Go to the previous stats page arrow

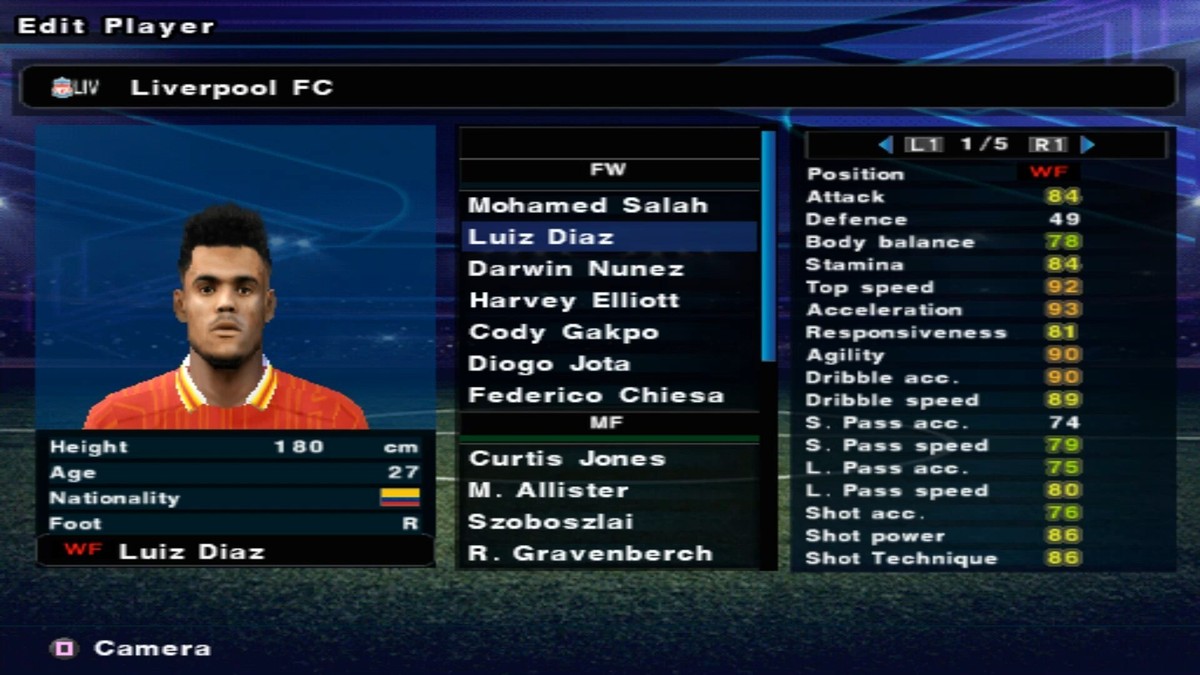tap(885, 145)
